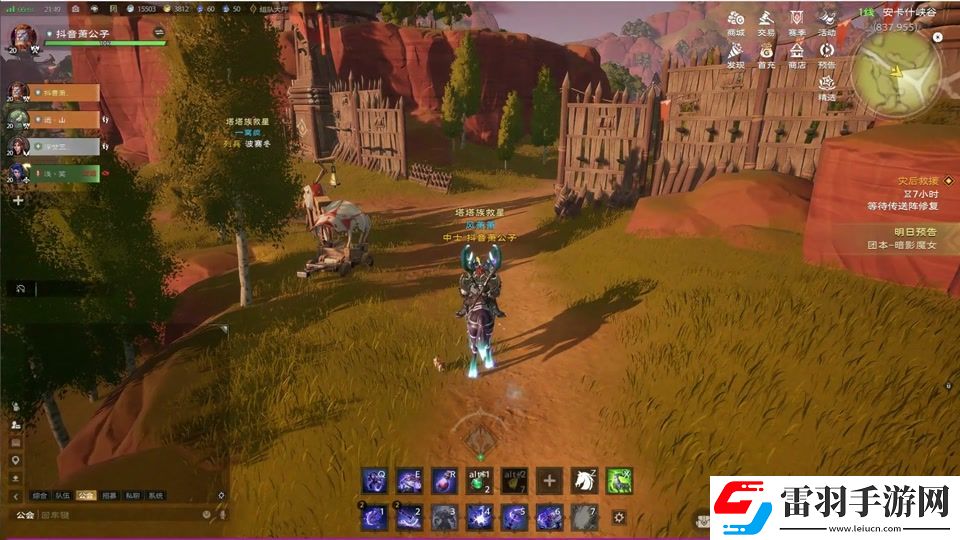Open the chat emoji picker

pos(206,515)
